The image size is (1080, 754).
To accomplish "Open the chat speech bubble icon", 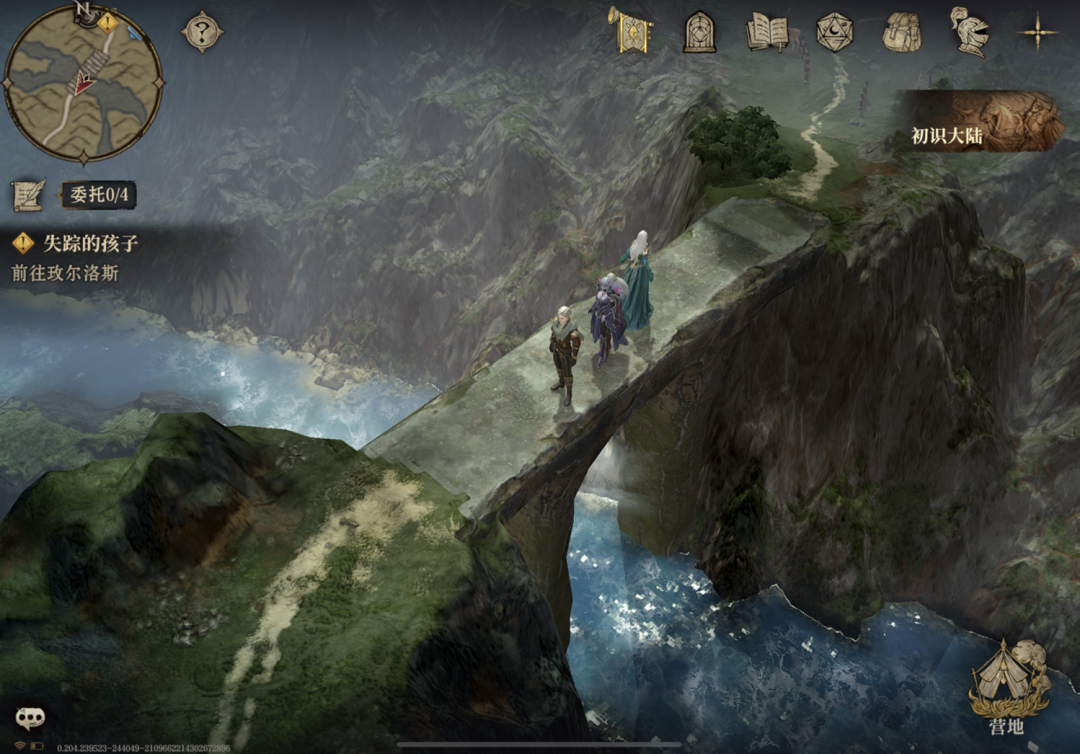I will [x=30, y=718].
